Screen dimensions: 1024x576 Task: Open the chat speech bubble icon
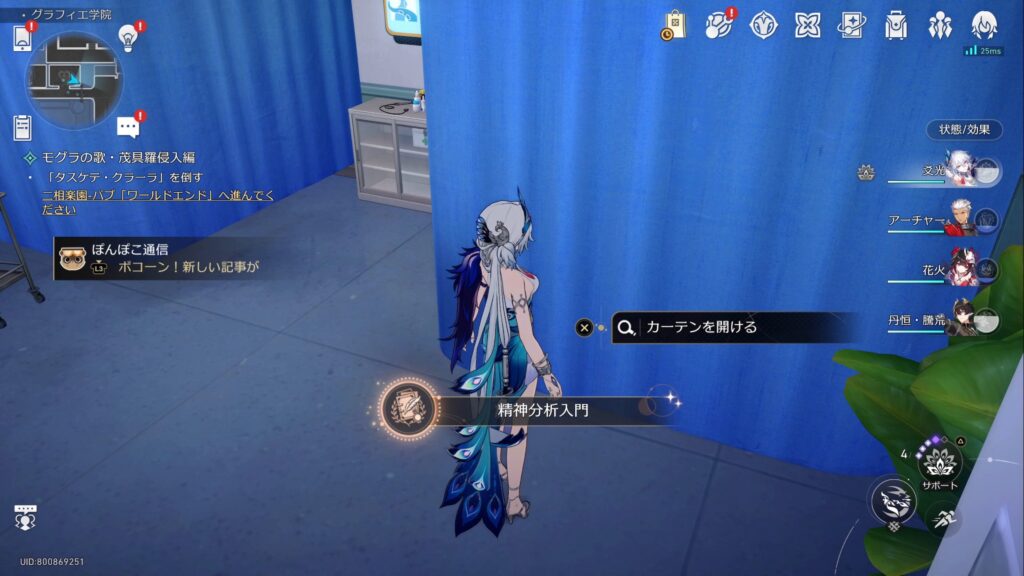[x=127, y=127]
